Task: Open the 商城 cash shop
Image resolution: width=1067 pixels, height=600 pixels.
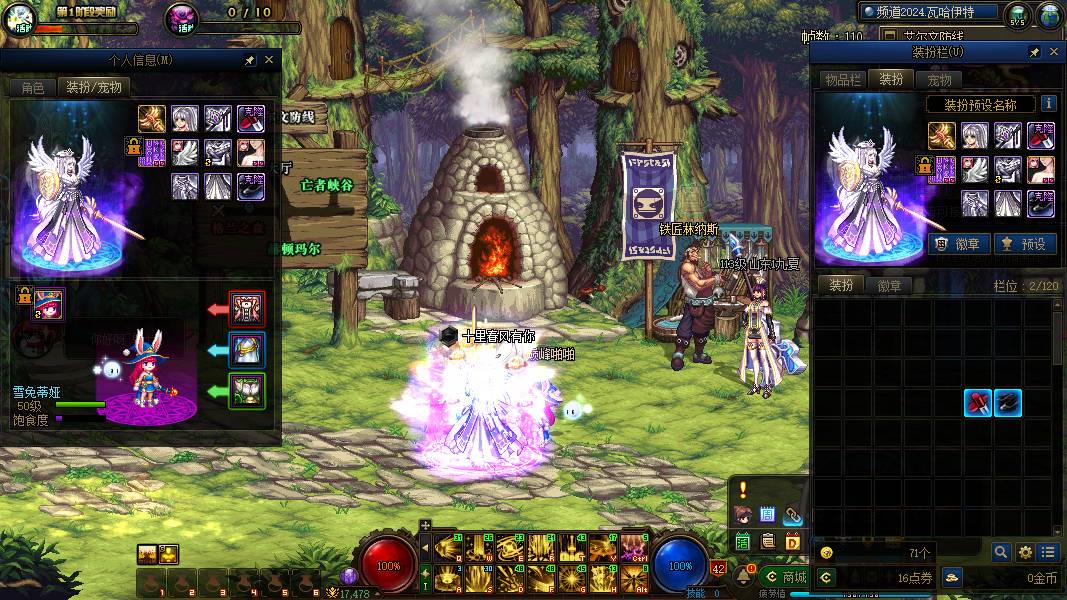Action: pos(785,577)
